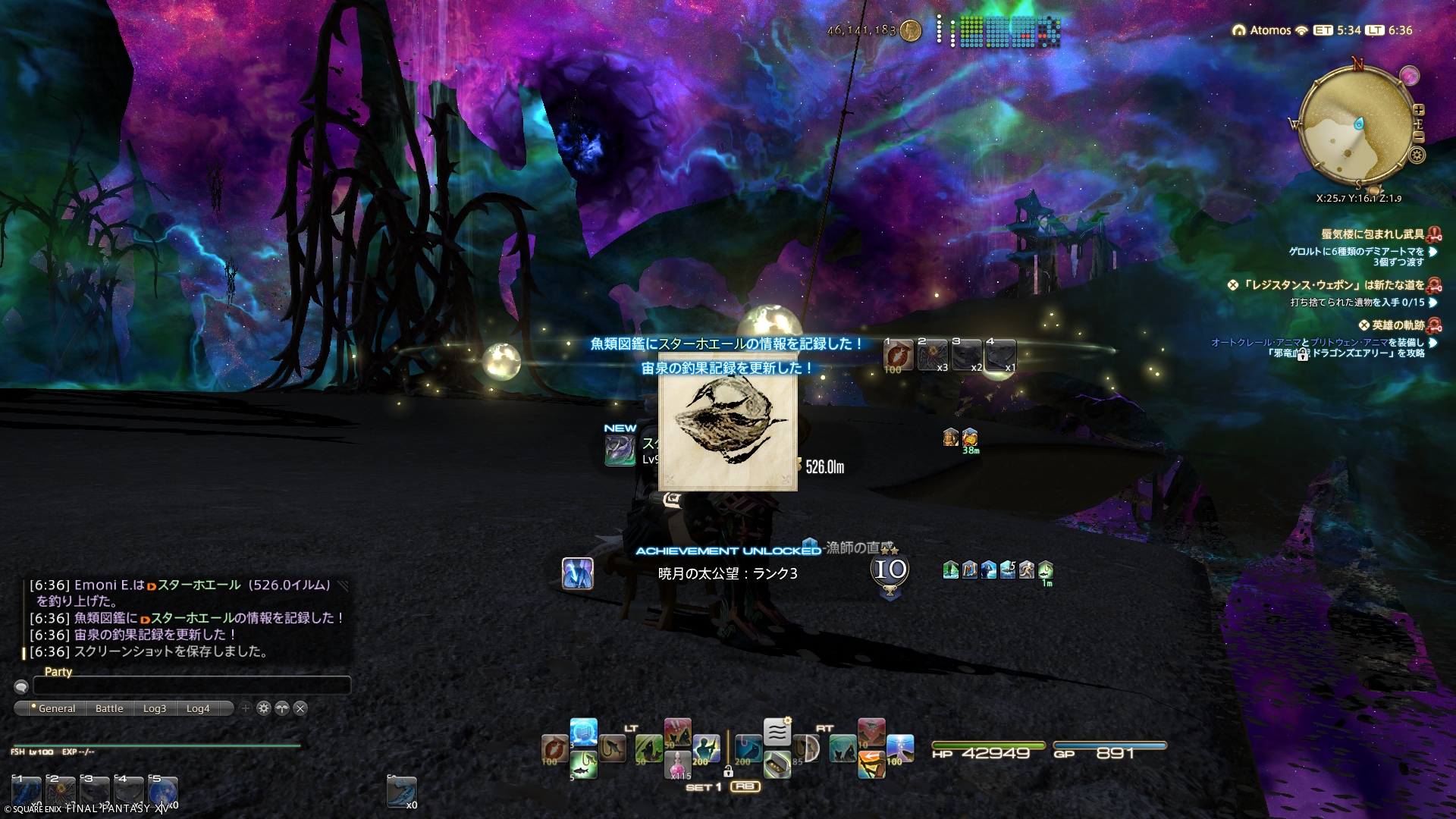Open chat log settings gear
The width and height of the screenshot is (1456, 819).
pos(263,708)
